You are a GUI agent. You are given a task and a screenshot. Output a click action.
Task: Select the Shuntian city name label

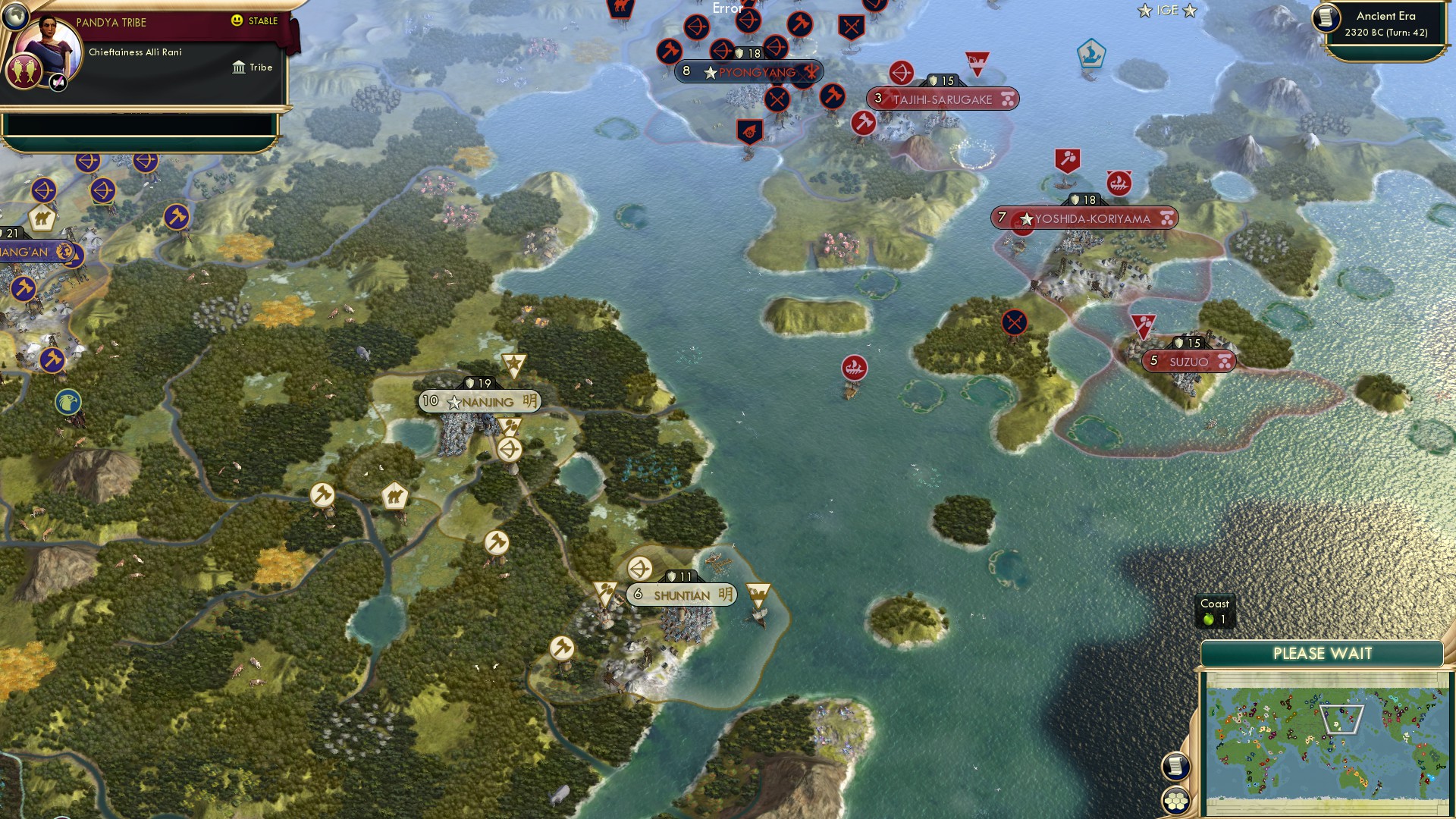pos(681,595)
